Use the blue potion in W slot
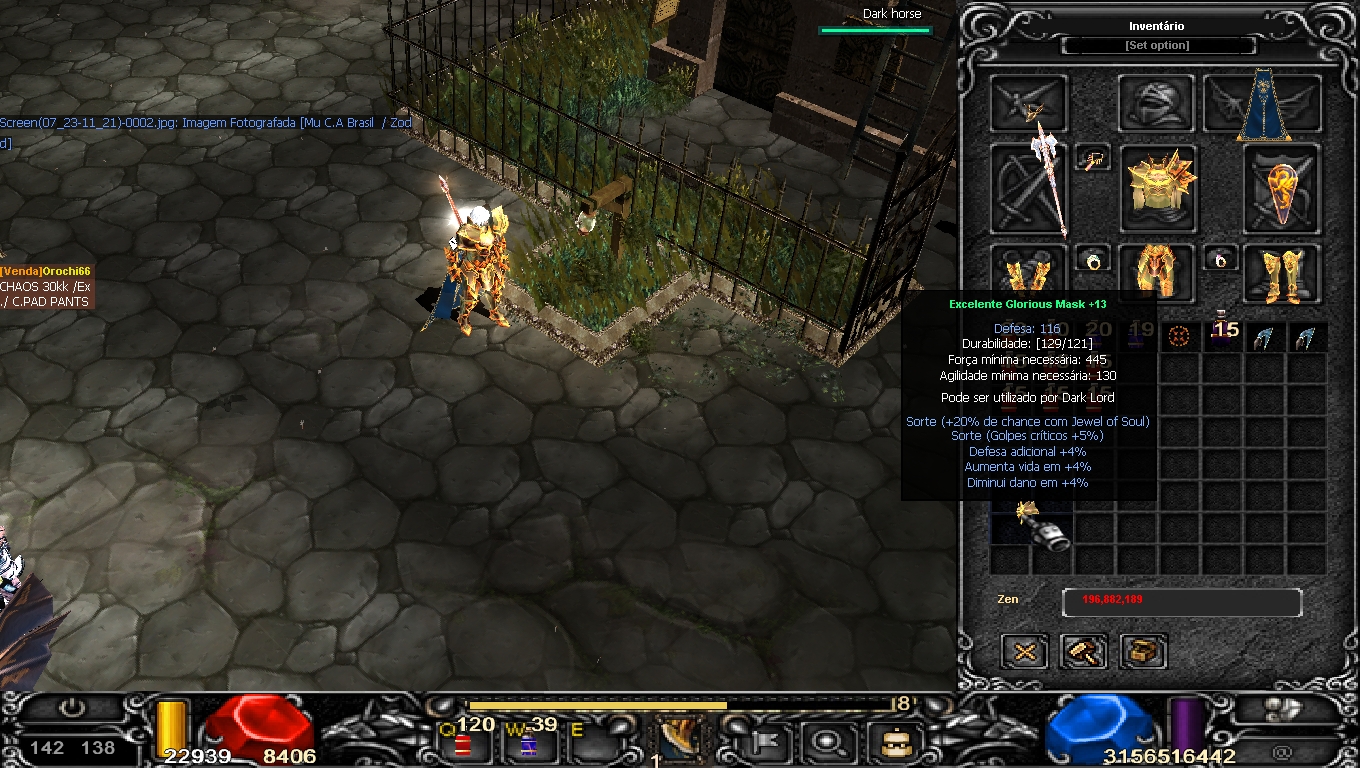The width and height of the screenshot is (1360, 768). click(528, 744)
